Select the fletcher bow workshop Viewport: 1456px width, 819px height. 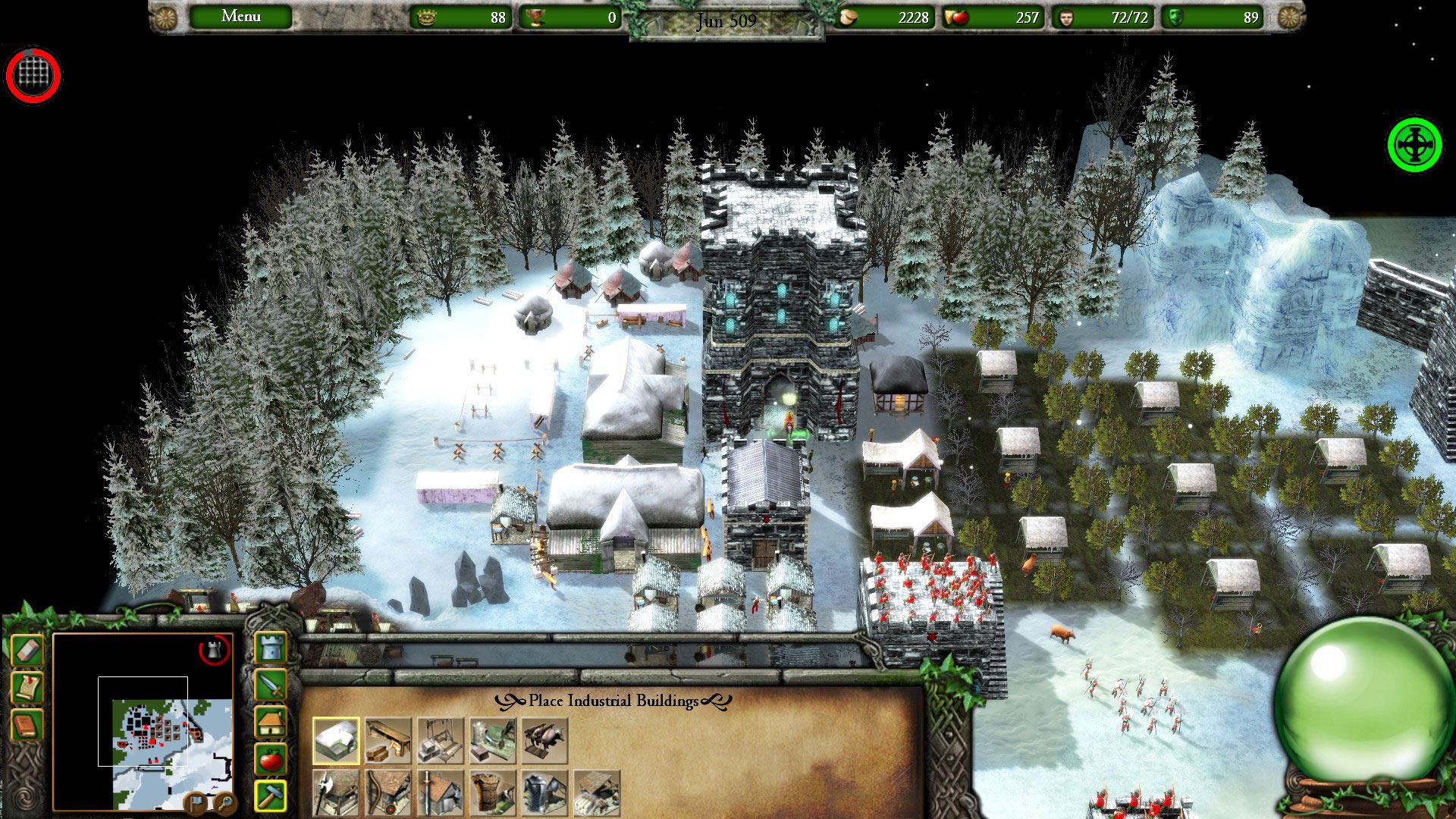click(388, 793)
